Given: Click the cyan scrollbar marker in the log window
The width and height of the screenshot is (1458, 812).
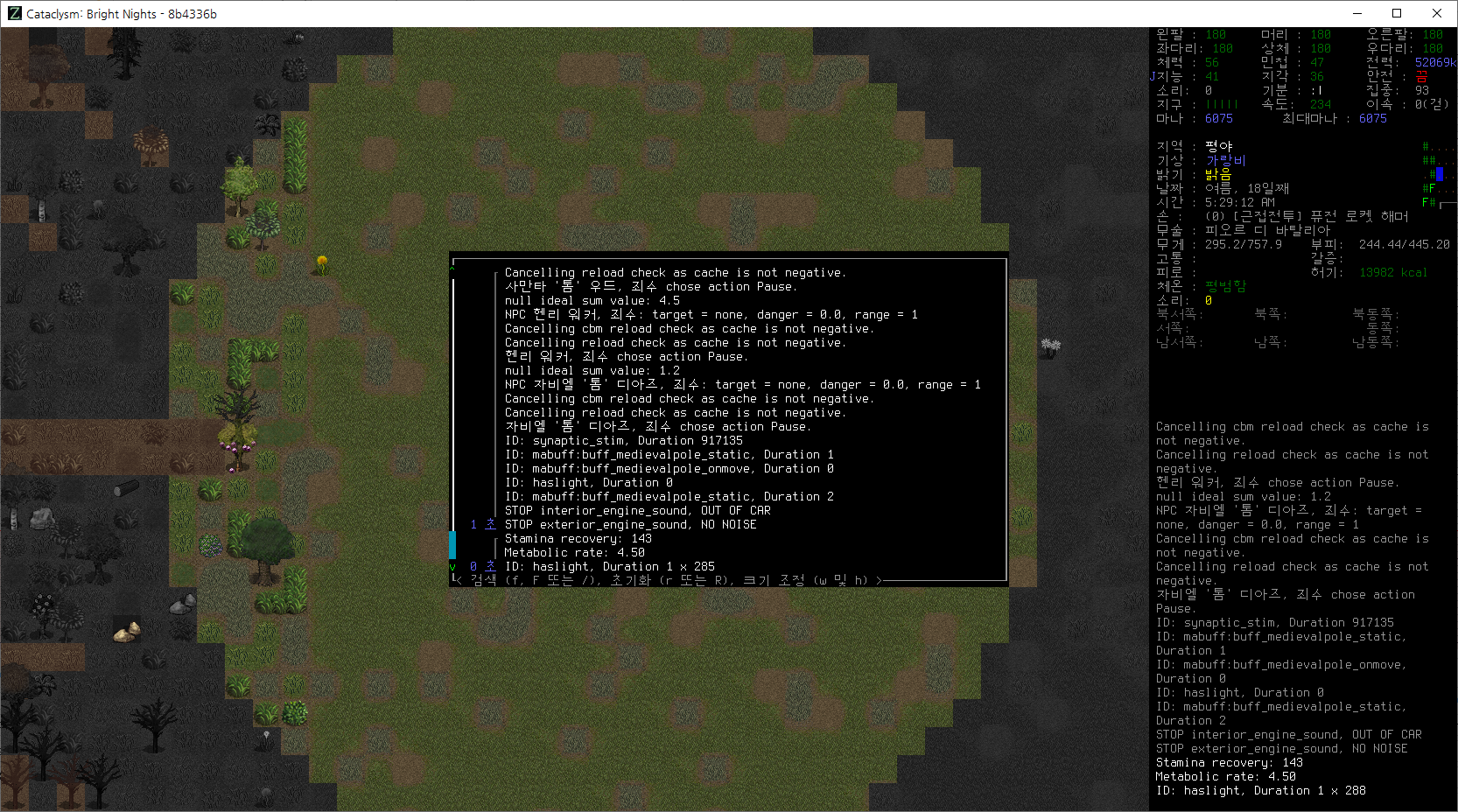Looking at the screenshot, I should 452,544.
